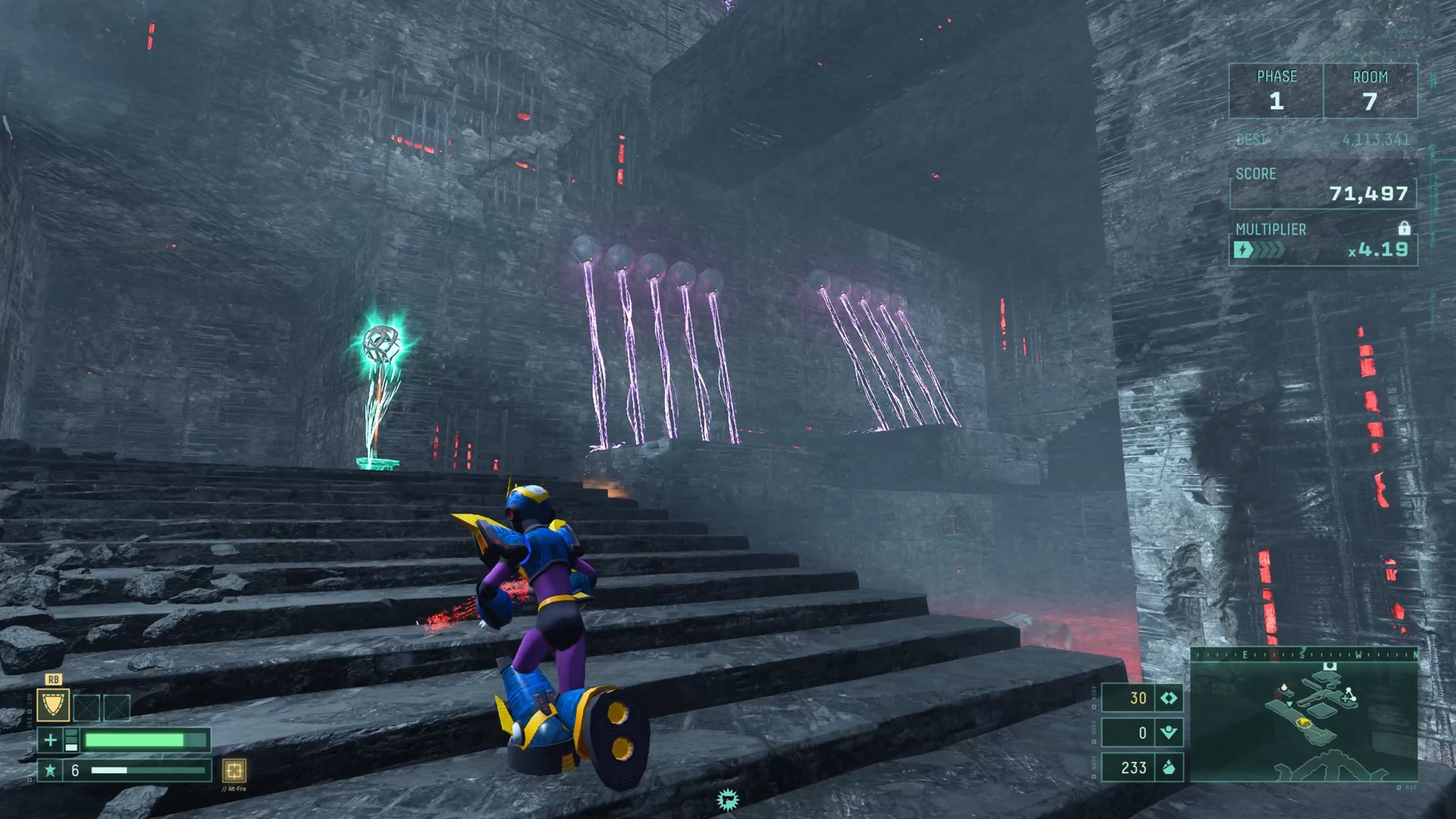
Task: Click the essence droplet icon next to 233
Action: click(1169, 768)
